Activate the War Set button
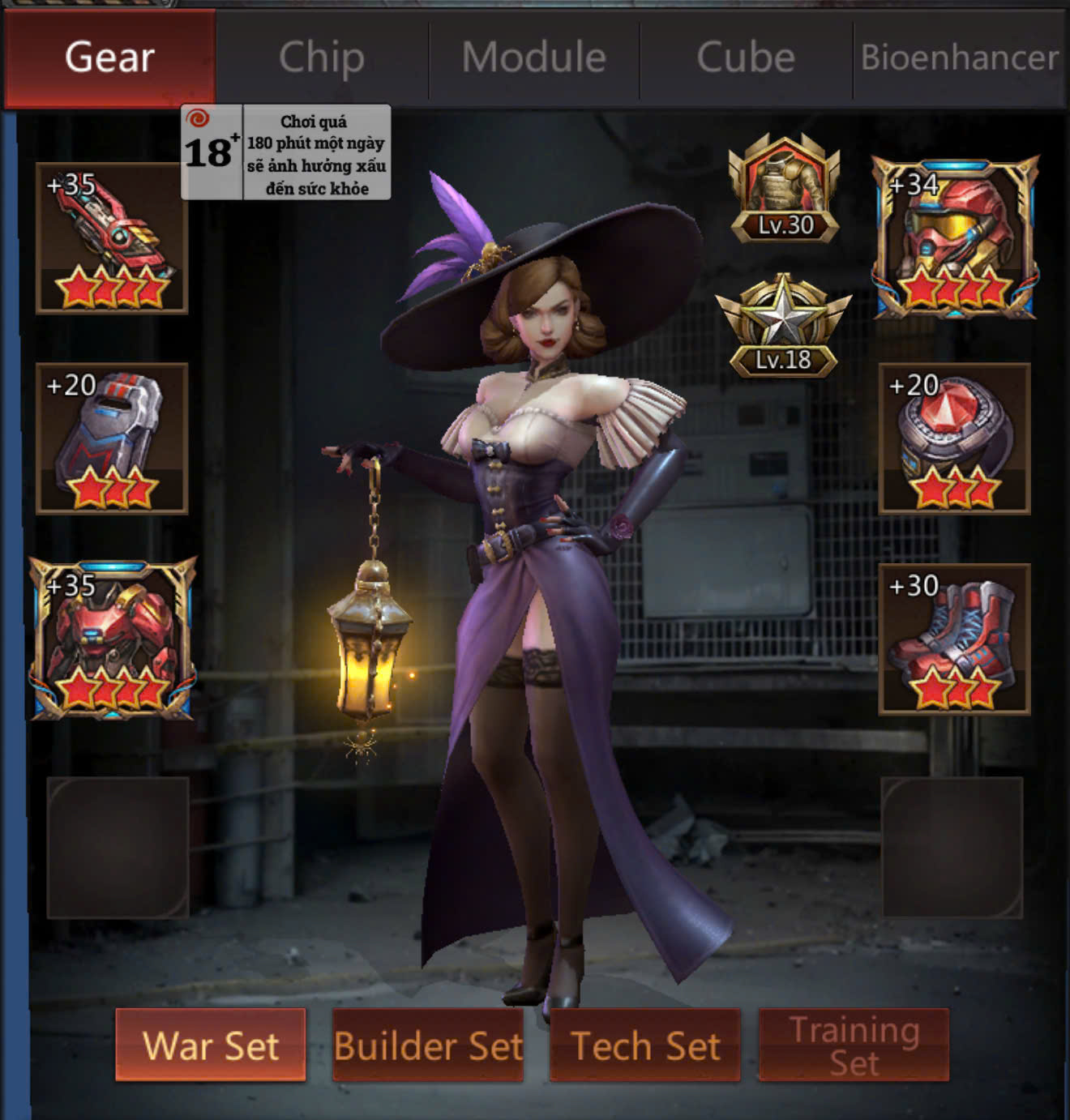Screen dimensions: 1070x1120 tap(211, 1045)
